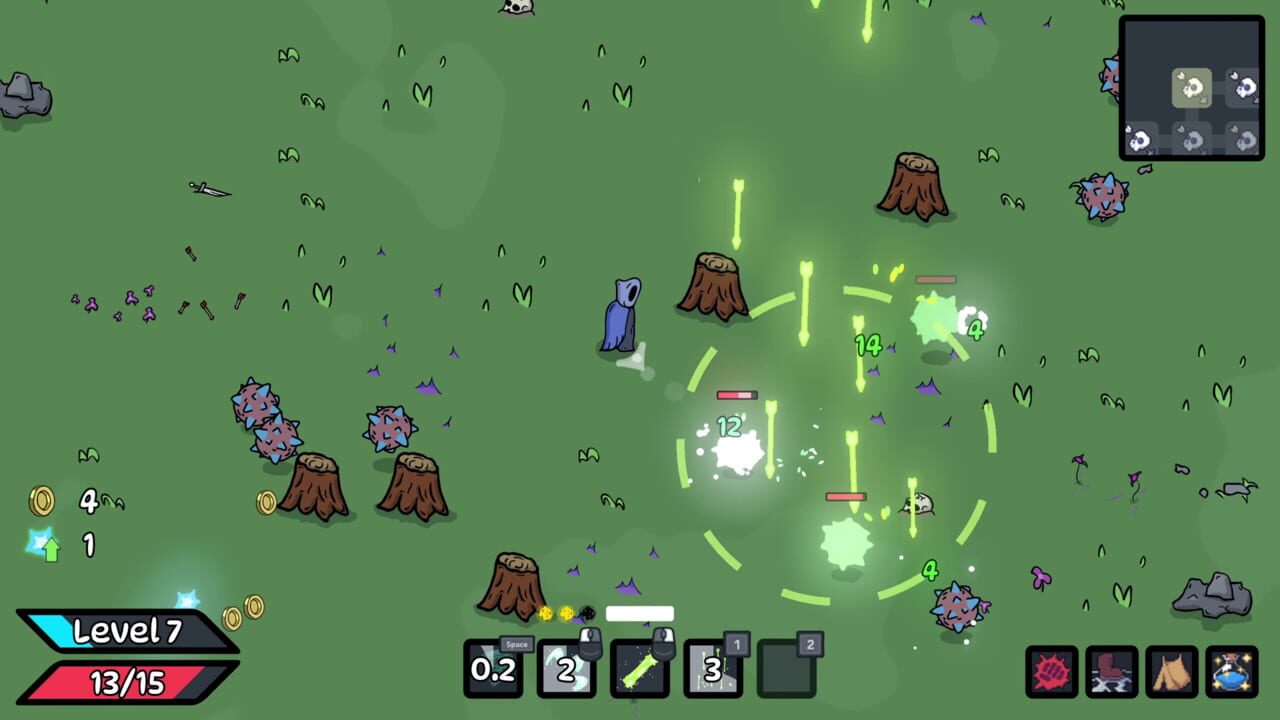Image resolution: width=1280 pixels, height=720 pixels.
Task: Click the empty ability slot labeled 2
Action: (x=786, y=669)
